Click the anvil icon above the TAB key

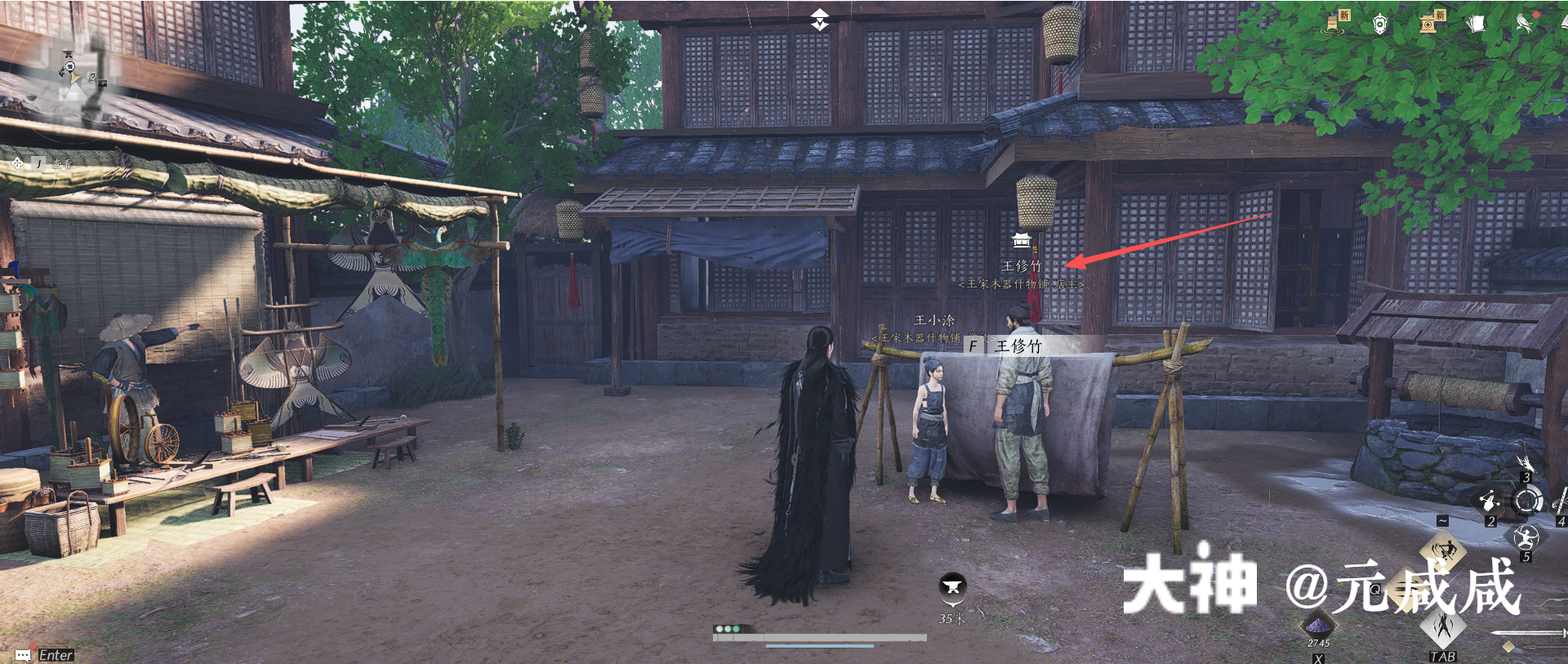click(x=1444, y=630)
